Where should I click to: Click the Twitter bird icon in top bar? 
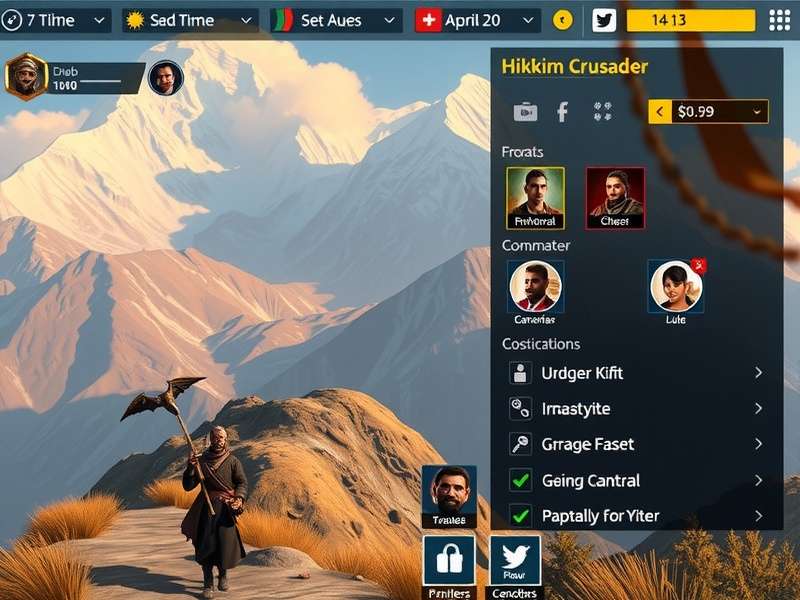click(x=604, y=20)
